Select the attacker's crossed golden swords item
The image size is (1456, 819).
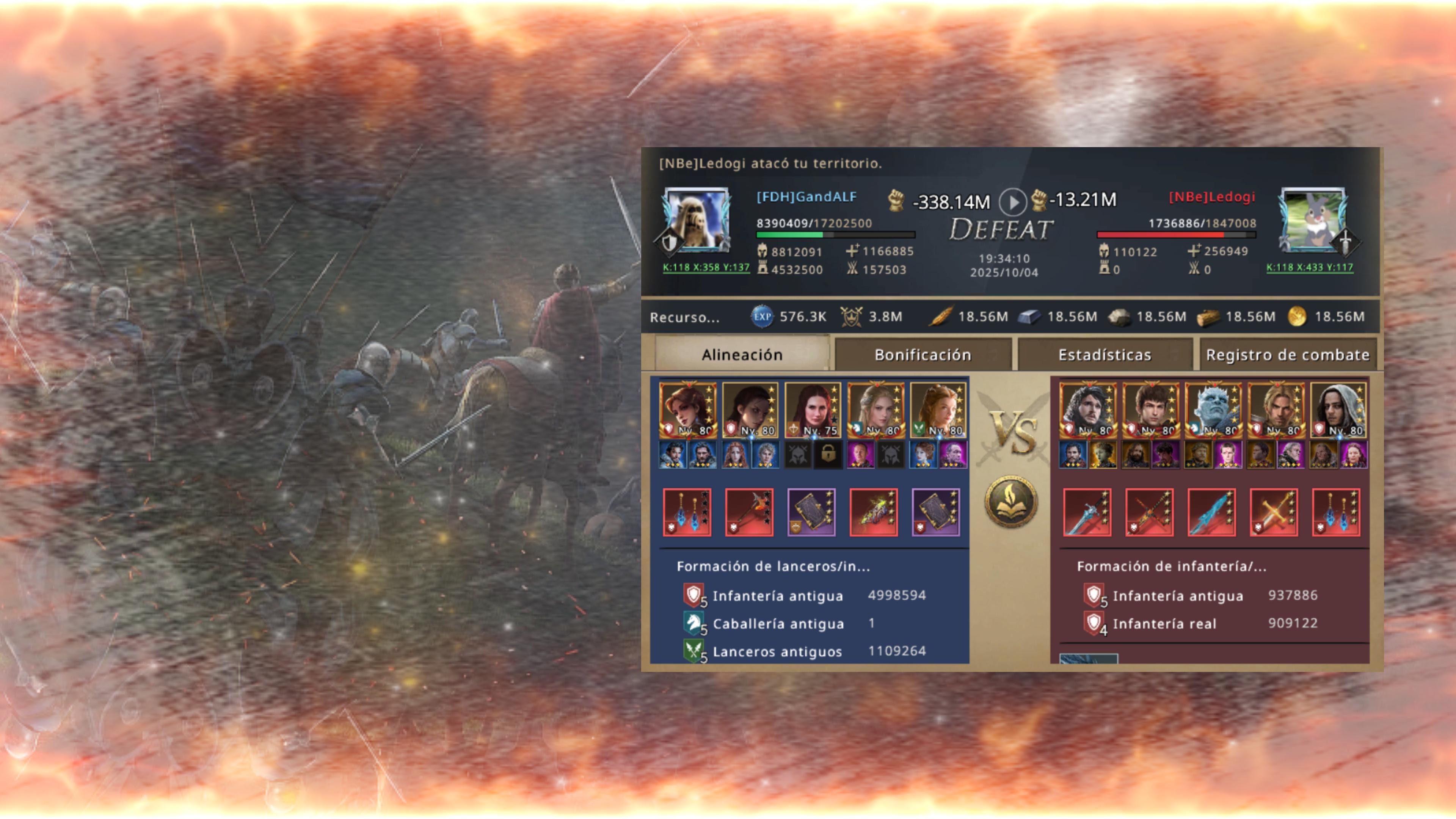coord(1274,512)
